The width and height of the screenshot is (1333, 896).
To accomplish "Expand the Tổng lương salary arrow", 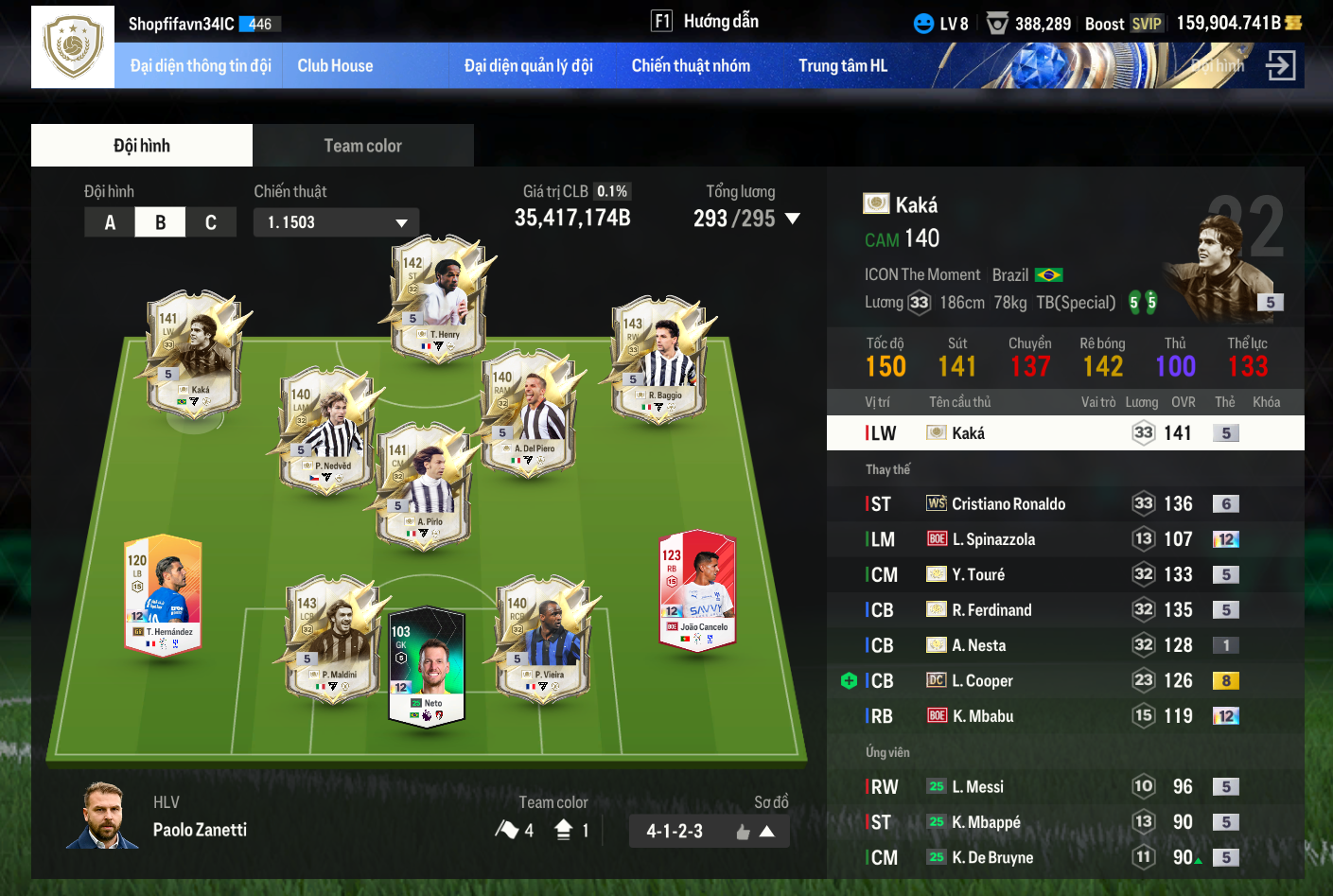I will tap(793, 219).
